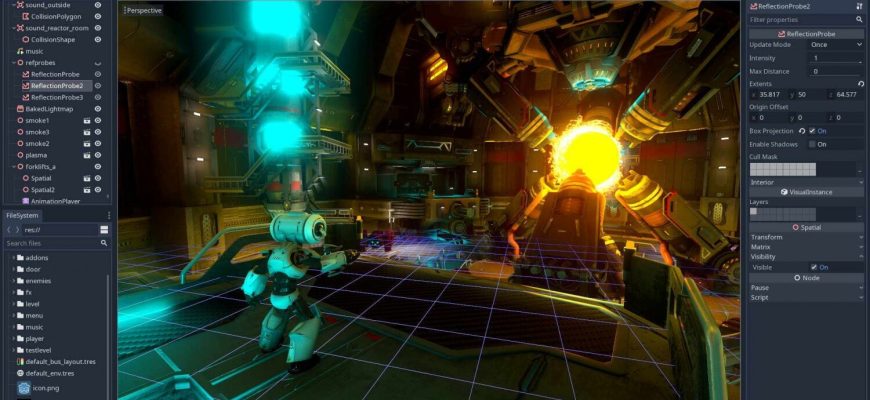Toggle the Box Projection checkbox
This screenshot has width=870, height=400.
(x=812, y=131)
